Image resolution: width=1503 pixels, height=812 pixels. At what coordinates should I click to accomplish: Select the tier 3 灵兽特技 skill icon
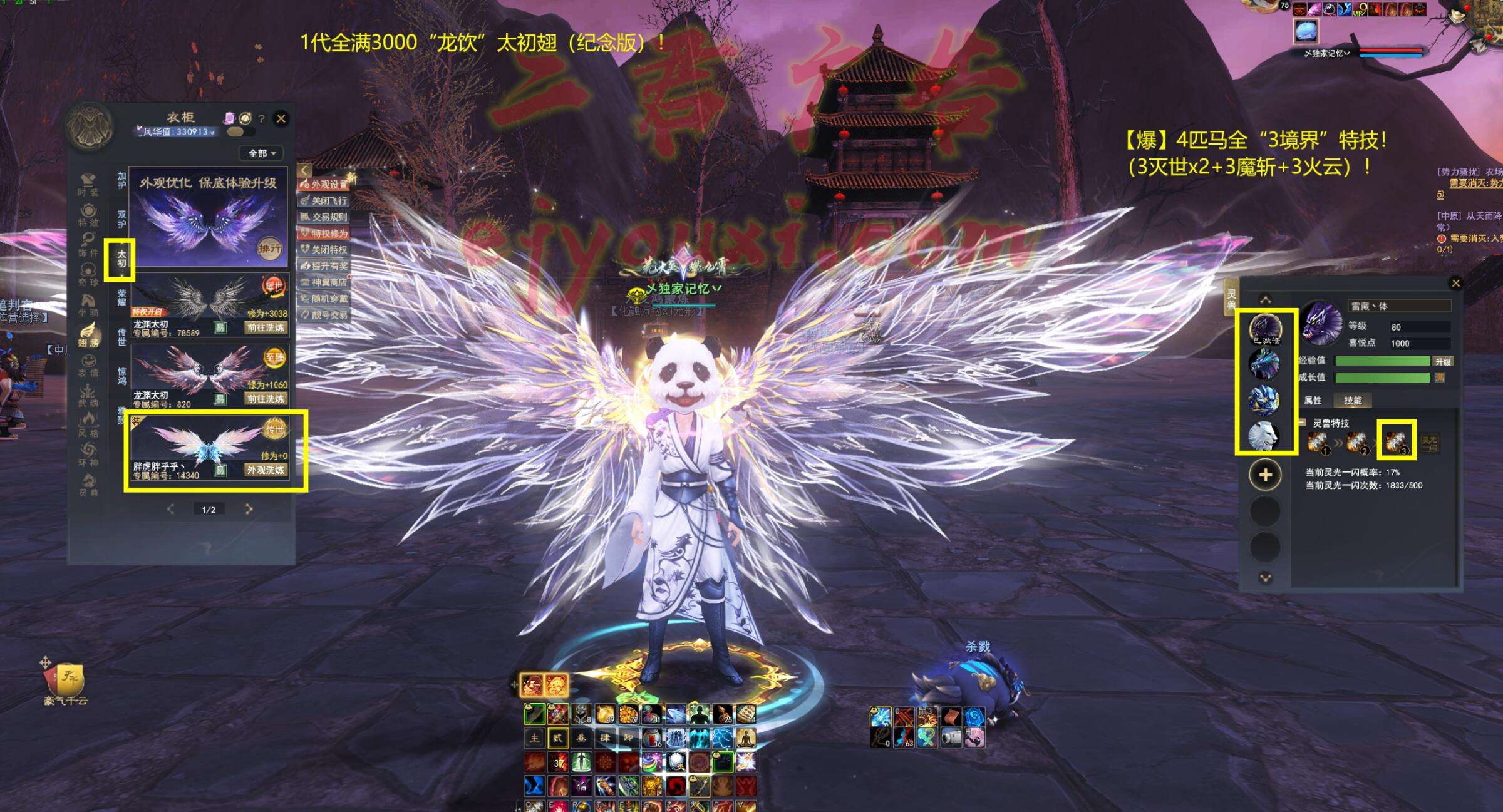pyautogui.click(x=1396, y=441)
